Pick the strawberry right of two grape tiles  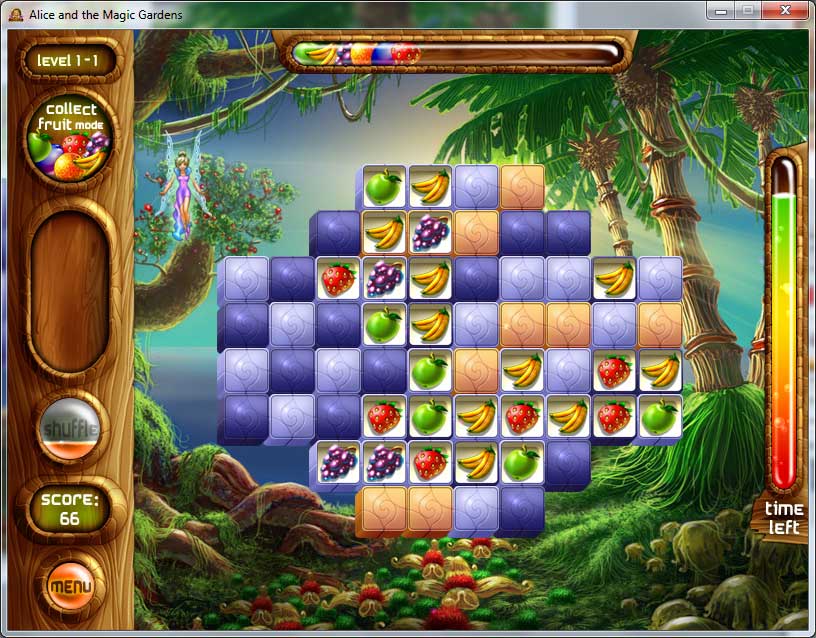[430, 462]
